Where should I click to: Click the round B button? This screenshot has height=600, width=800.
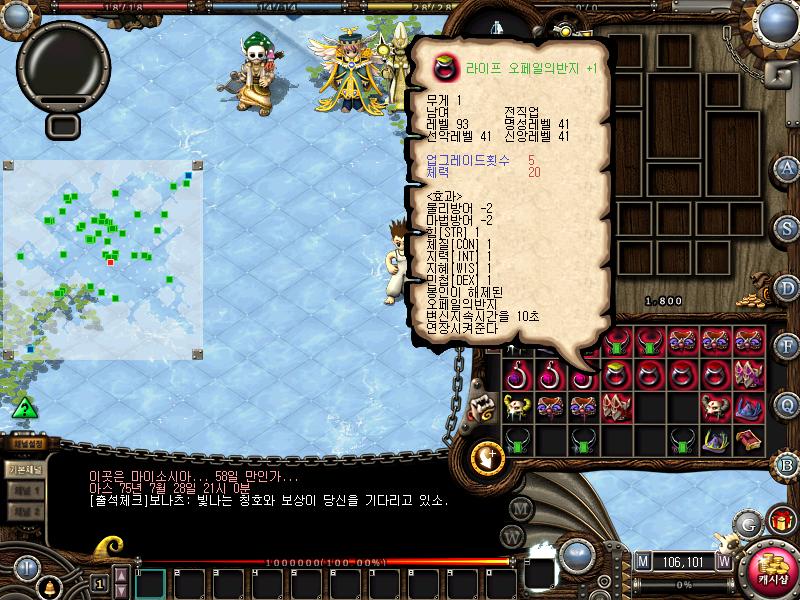tap(786, 464)
